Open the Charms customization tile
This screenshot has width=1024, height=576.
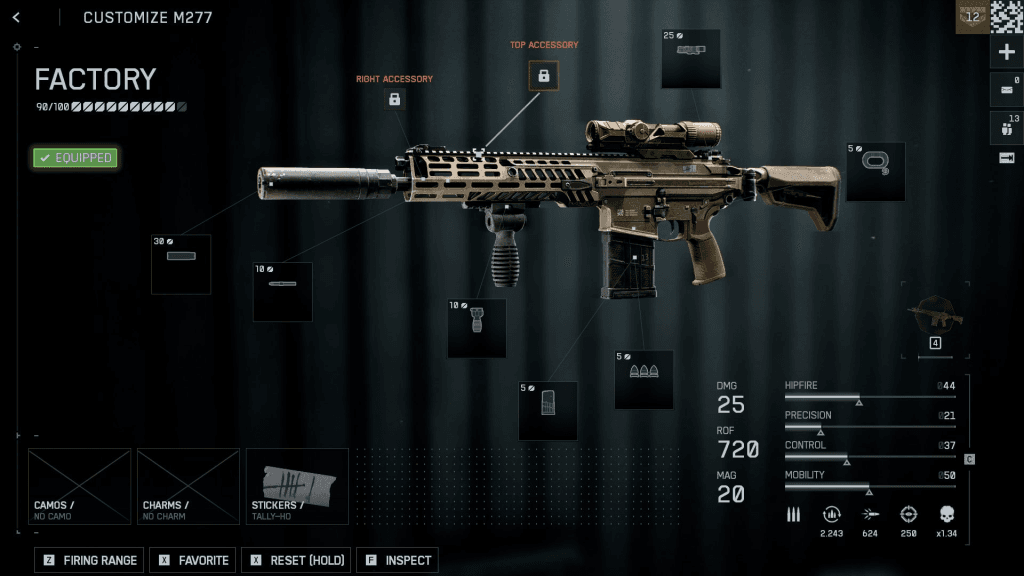(188, 486)
